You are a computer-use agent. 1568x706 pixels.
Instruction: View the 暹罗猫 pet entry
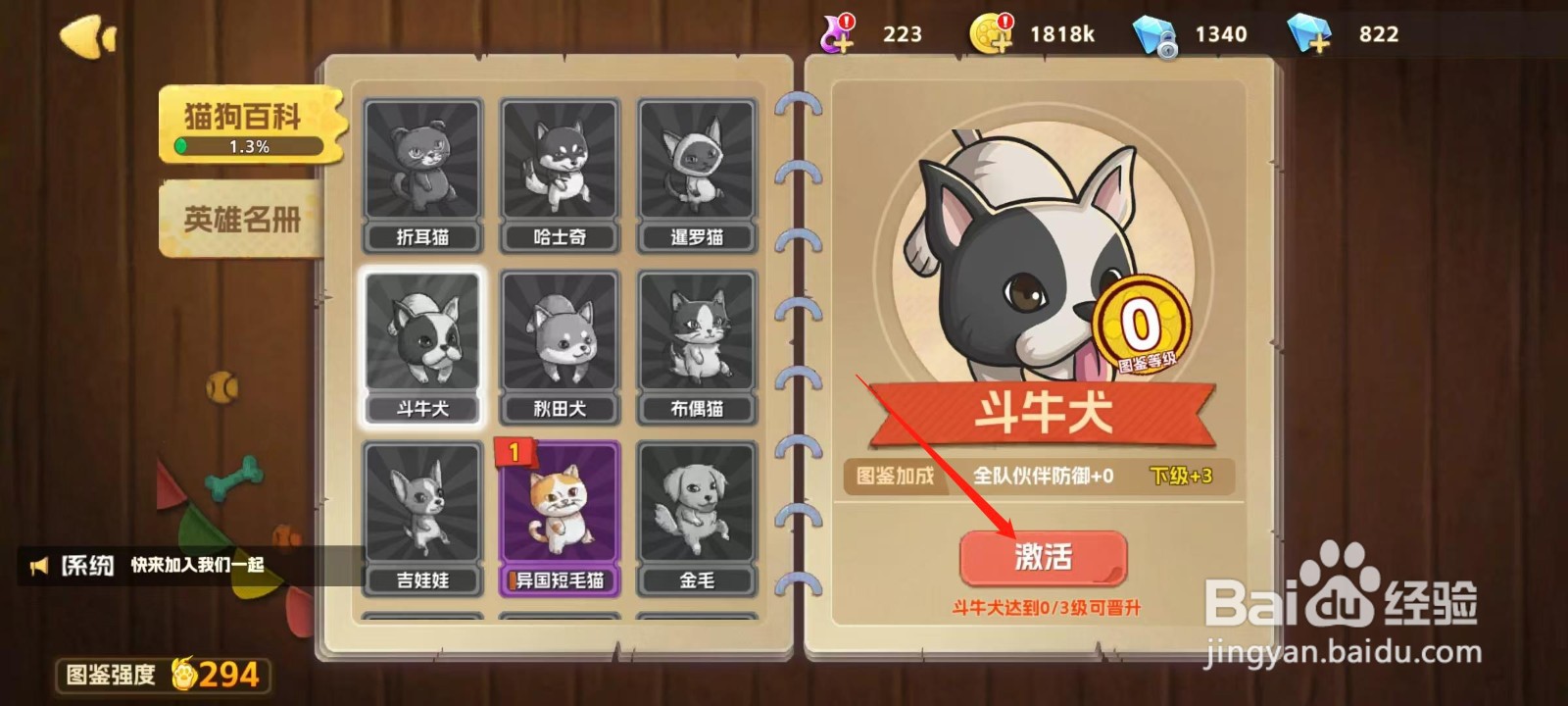tap(696, 169)
